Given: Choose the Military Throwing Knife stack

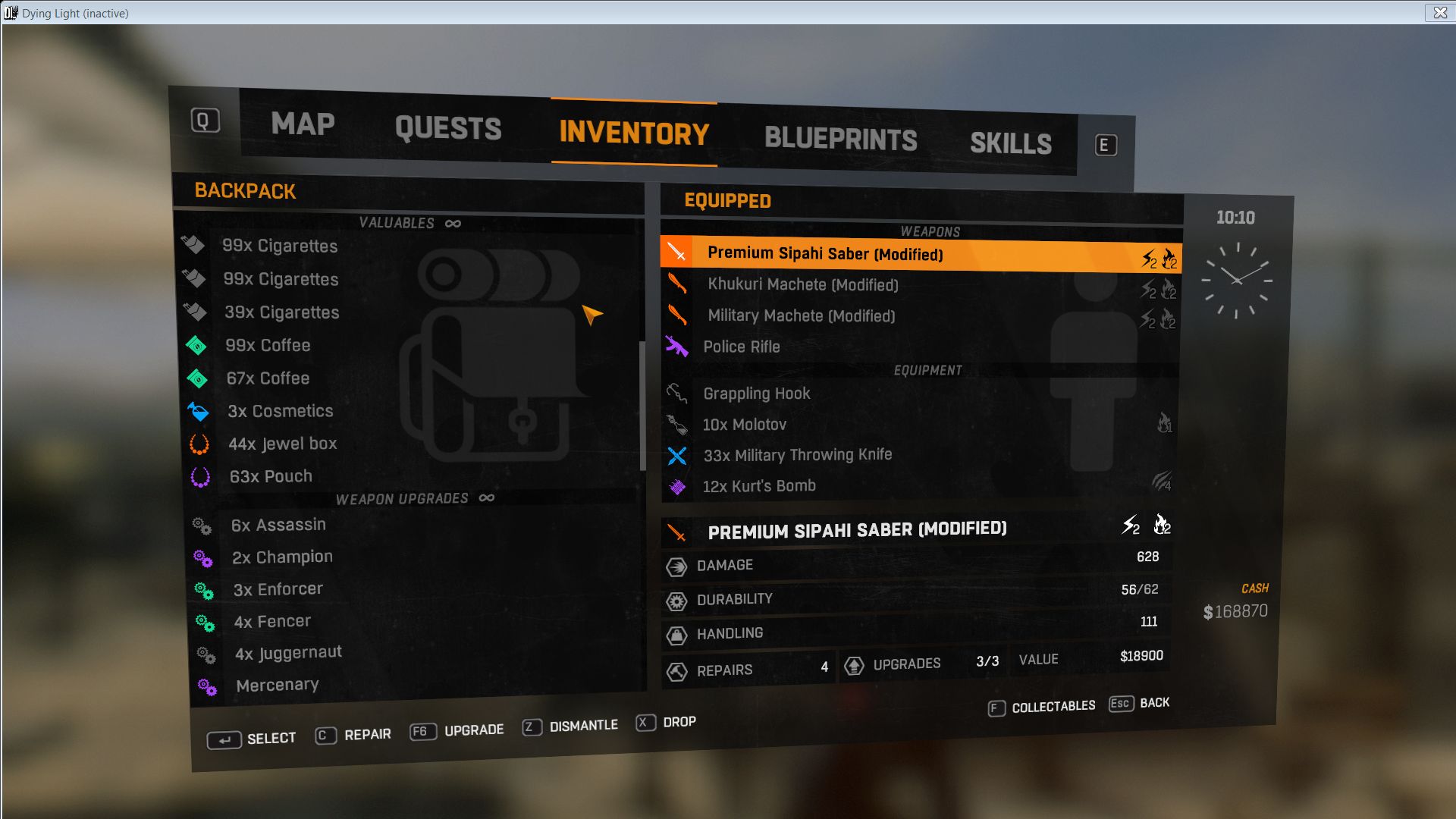Looking at the screenshot, I should point(797,455).
